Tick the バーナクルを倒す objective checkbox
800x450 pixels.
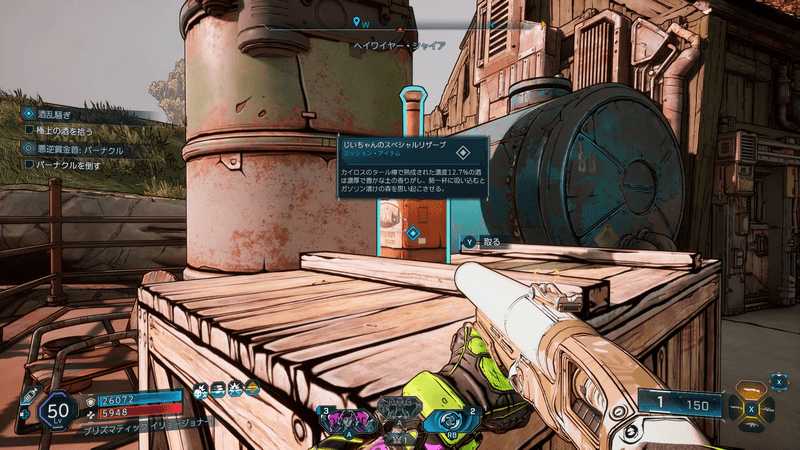click(x=30, y=163)
